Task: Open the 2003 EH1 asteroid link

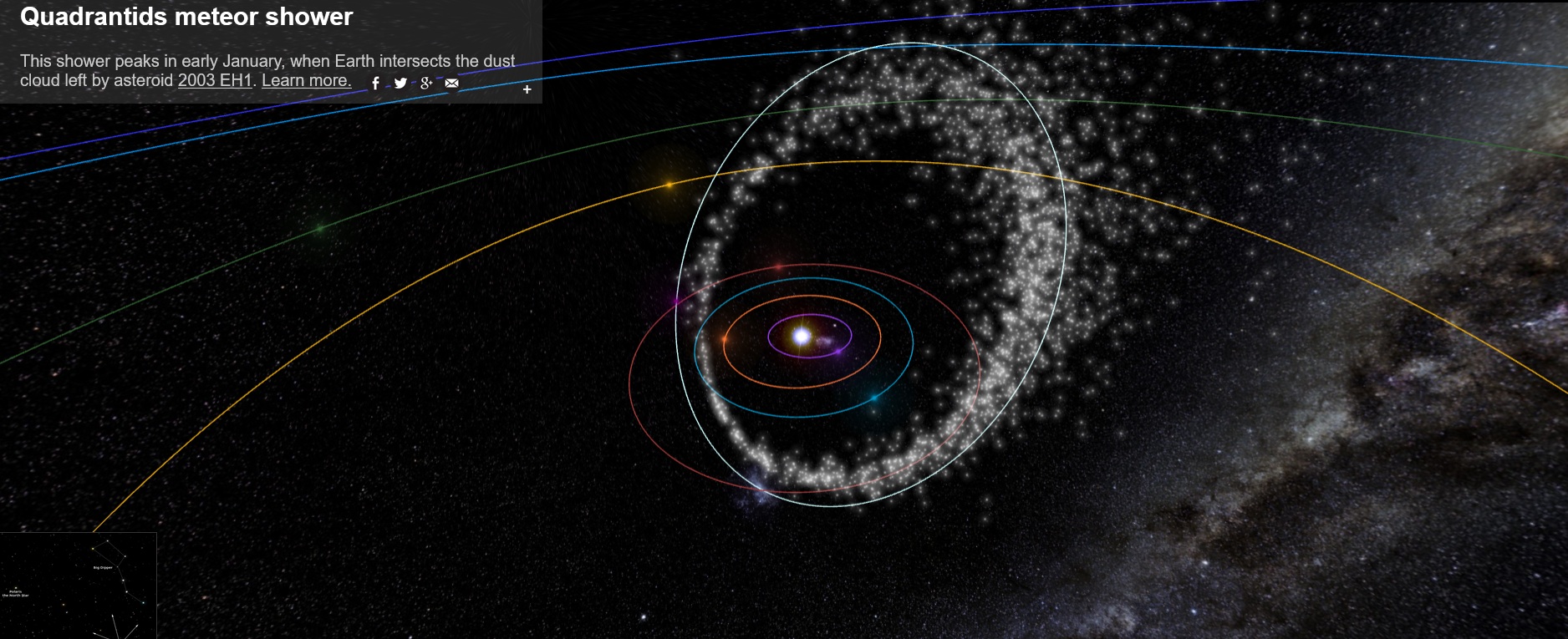Action: click(x=215, y=81)
